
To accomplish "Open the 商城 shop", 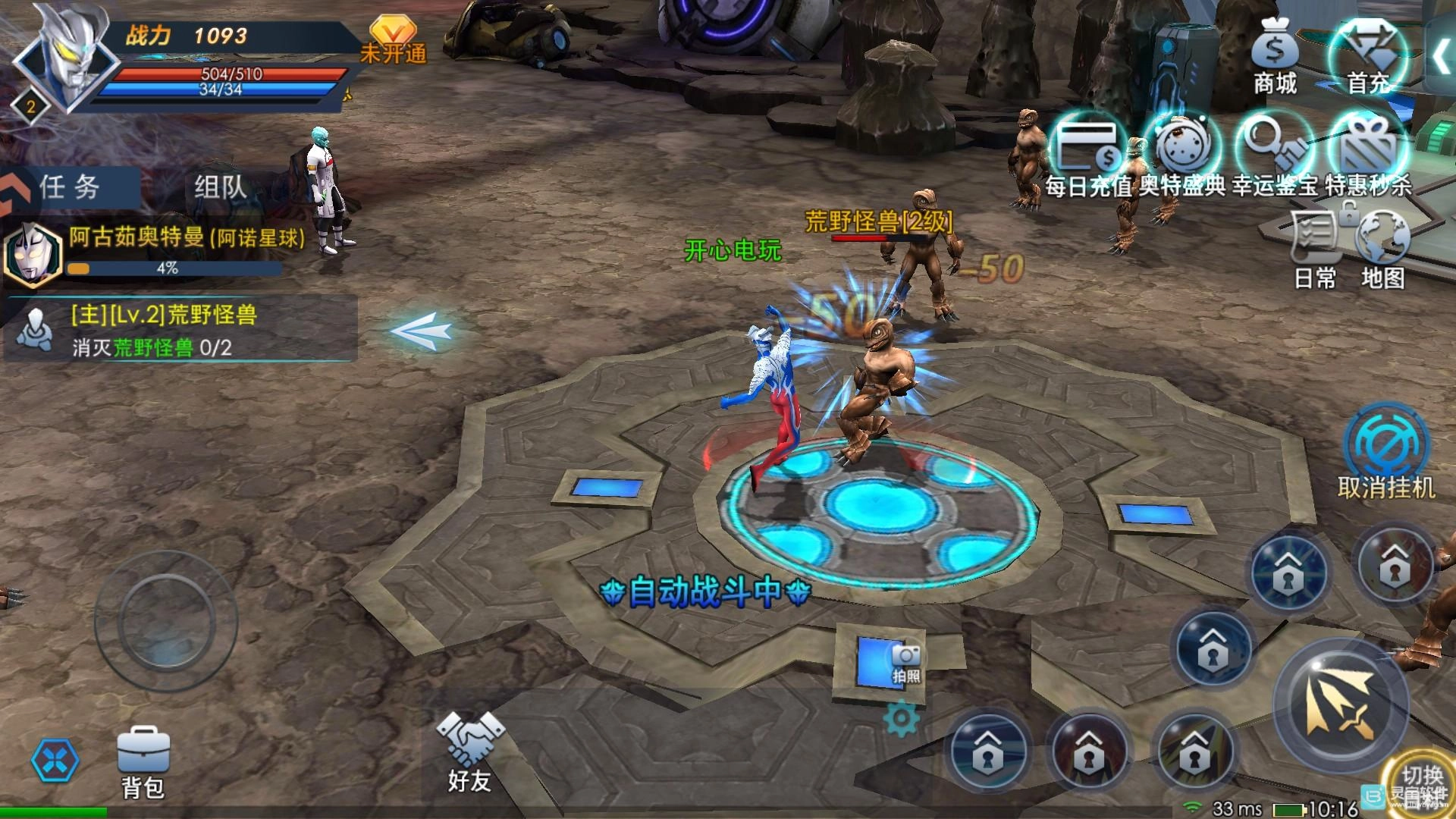I will click(x=1275, y=57).
